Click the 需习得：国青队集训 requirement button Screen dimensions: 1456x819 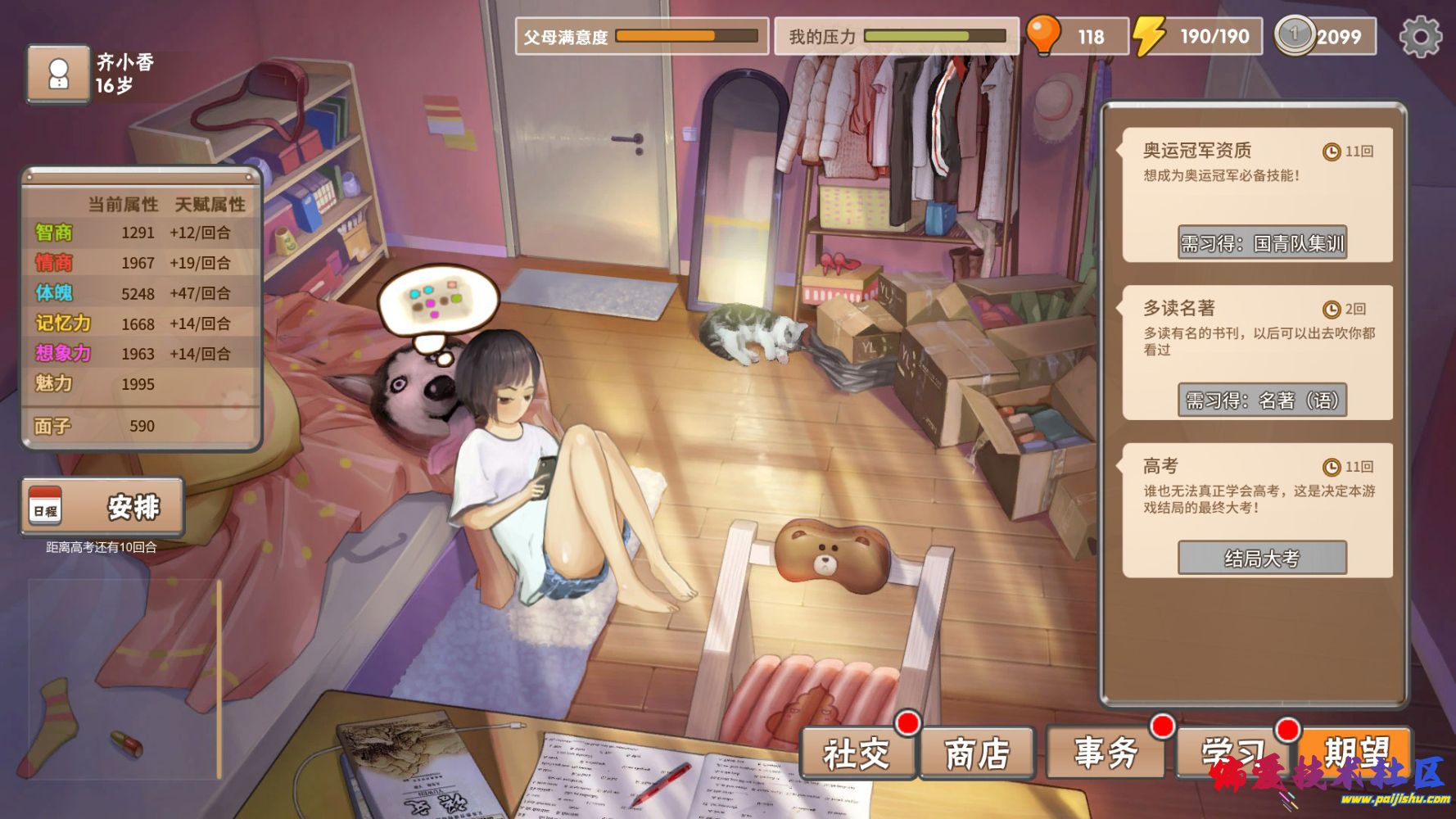point(1262,243)
